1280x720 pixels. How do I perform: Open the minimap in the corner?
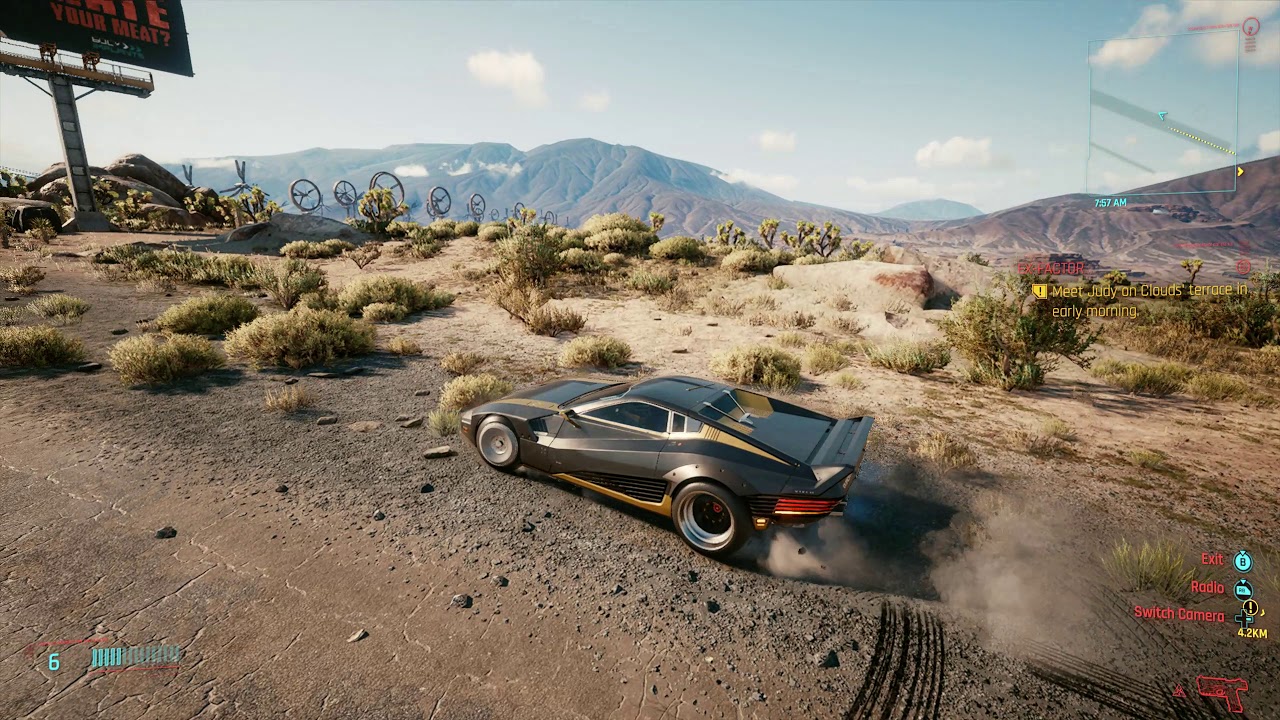click(1163, 112)
